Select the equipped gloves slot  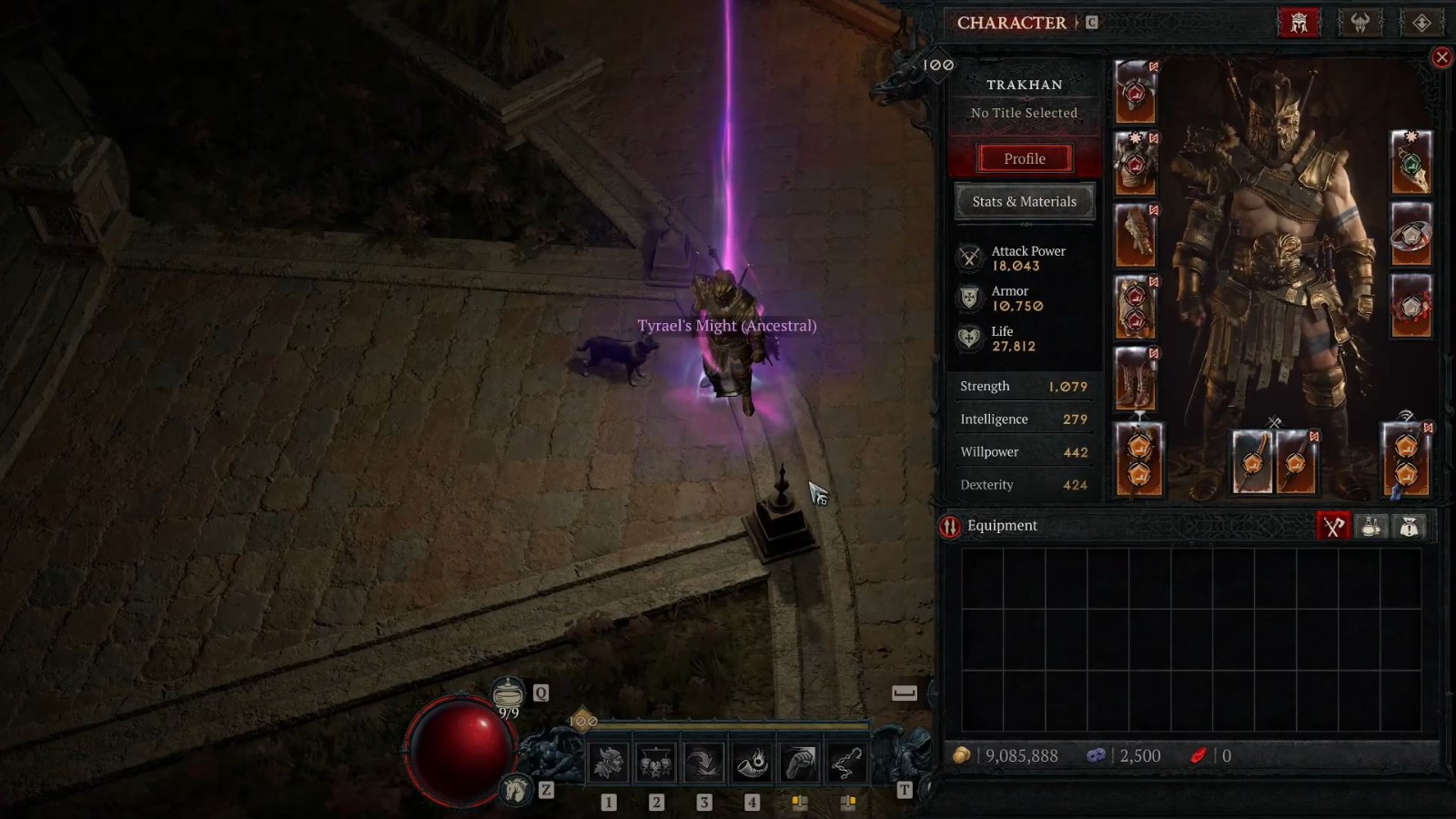1136,236
